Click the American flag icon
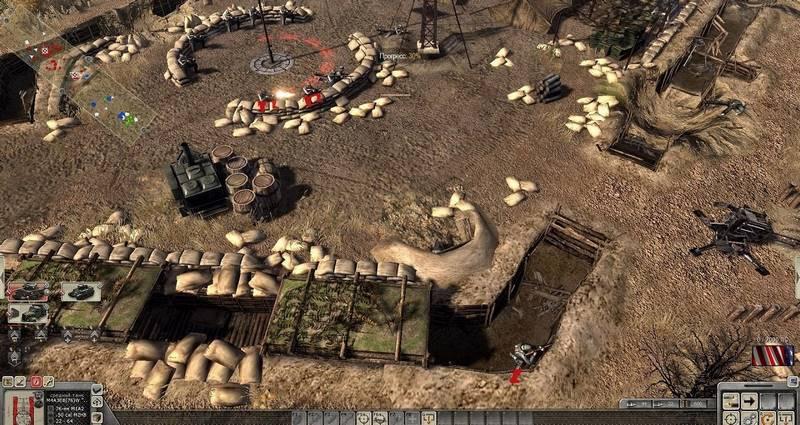 point(775,355)
